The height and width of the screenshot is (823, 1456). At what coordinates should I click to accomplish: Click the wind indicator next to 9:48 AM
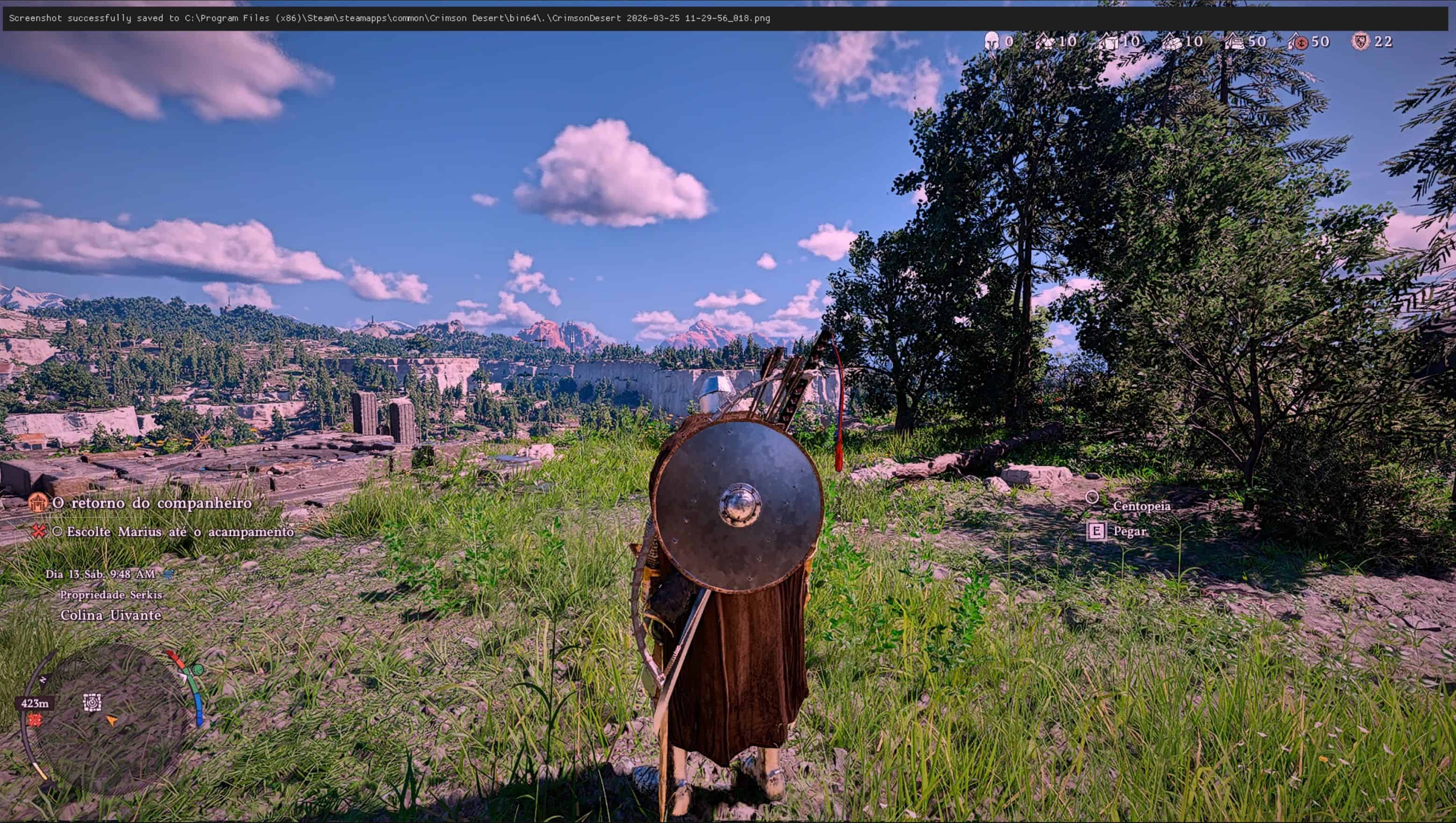tap(168, 575)
